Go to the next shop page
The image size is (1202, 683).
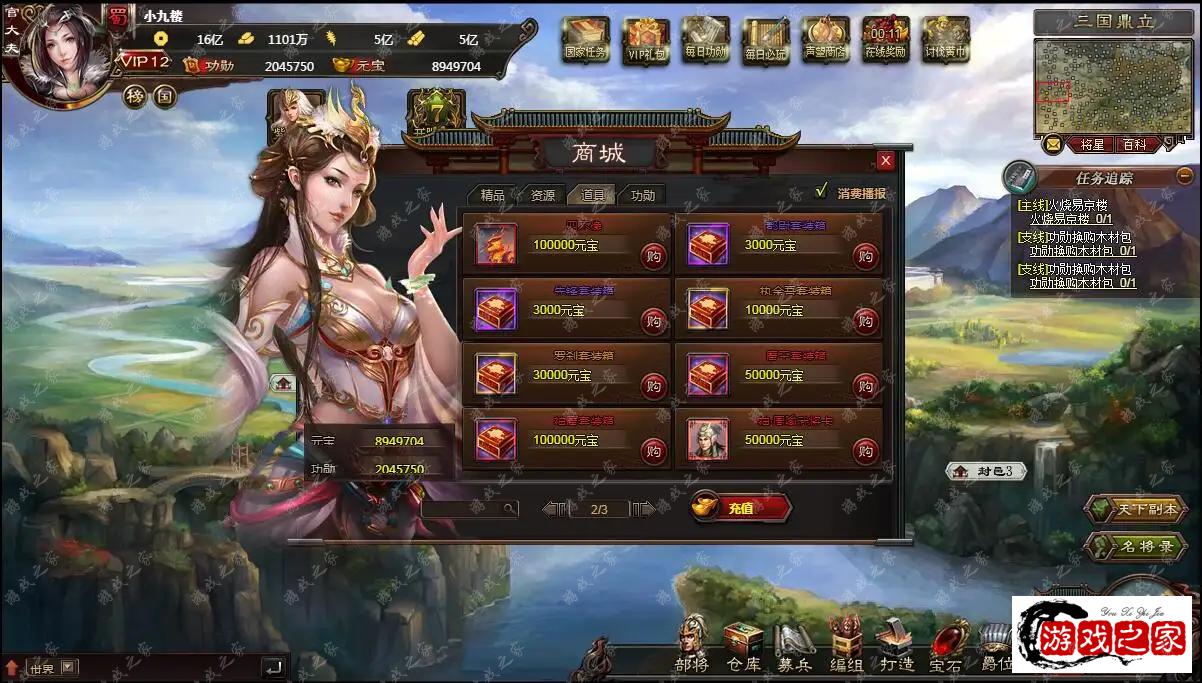645,509
